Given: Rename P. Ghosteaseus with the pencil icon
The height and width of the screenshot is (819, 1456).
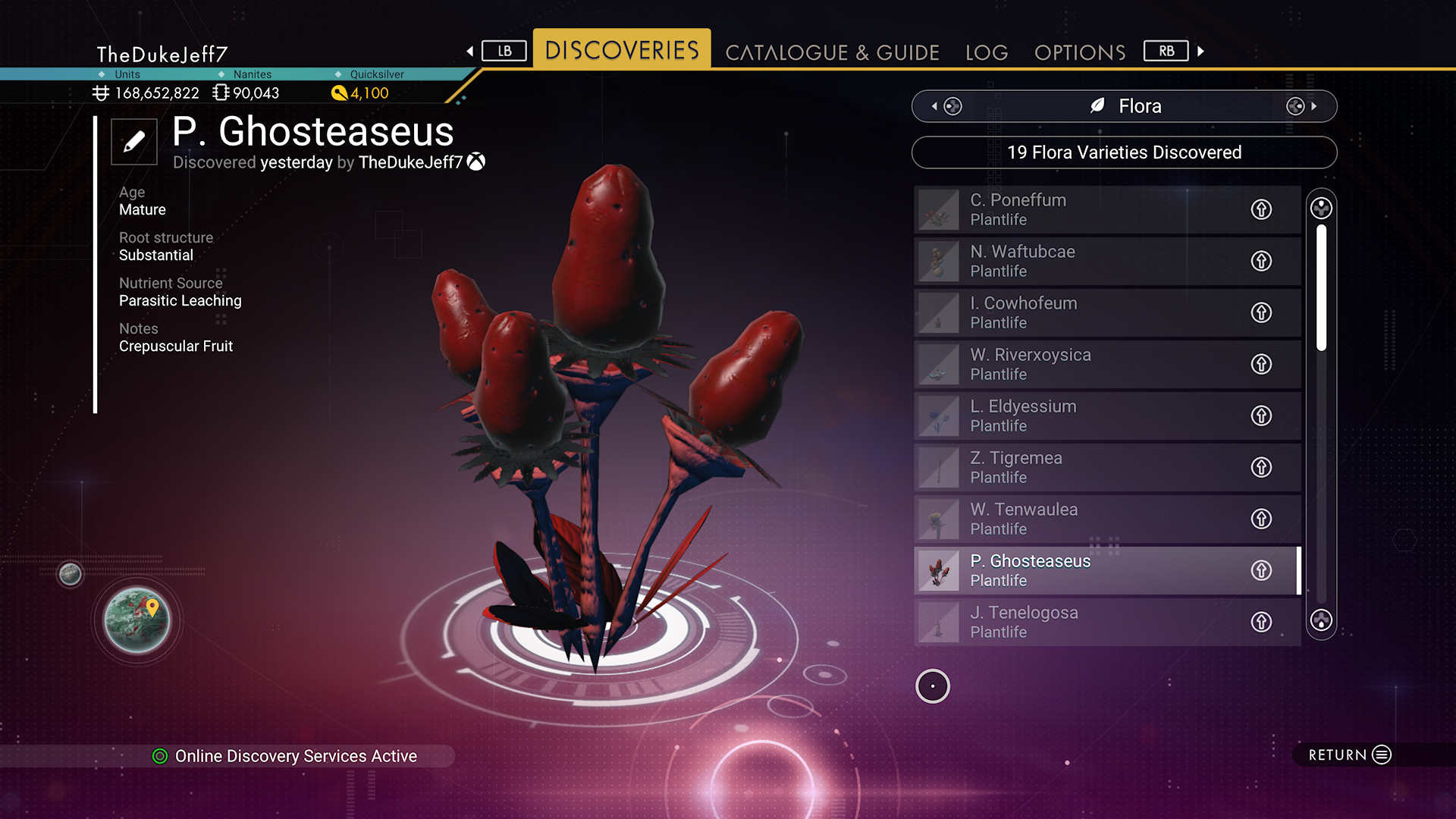Looking at the screenshot, I should tap(134, 142).
